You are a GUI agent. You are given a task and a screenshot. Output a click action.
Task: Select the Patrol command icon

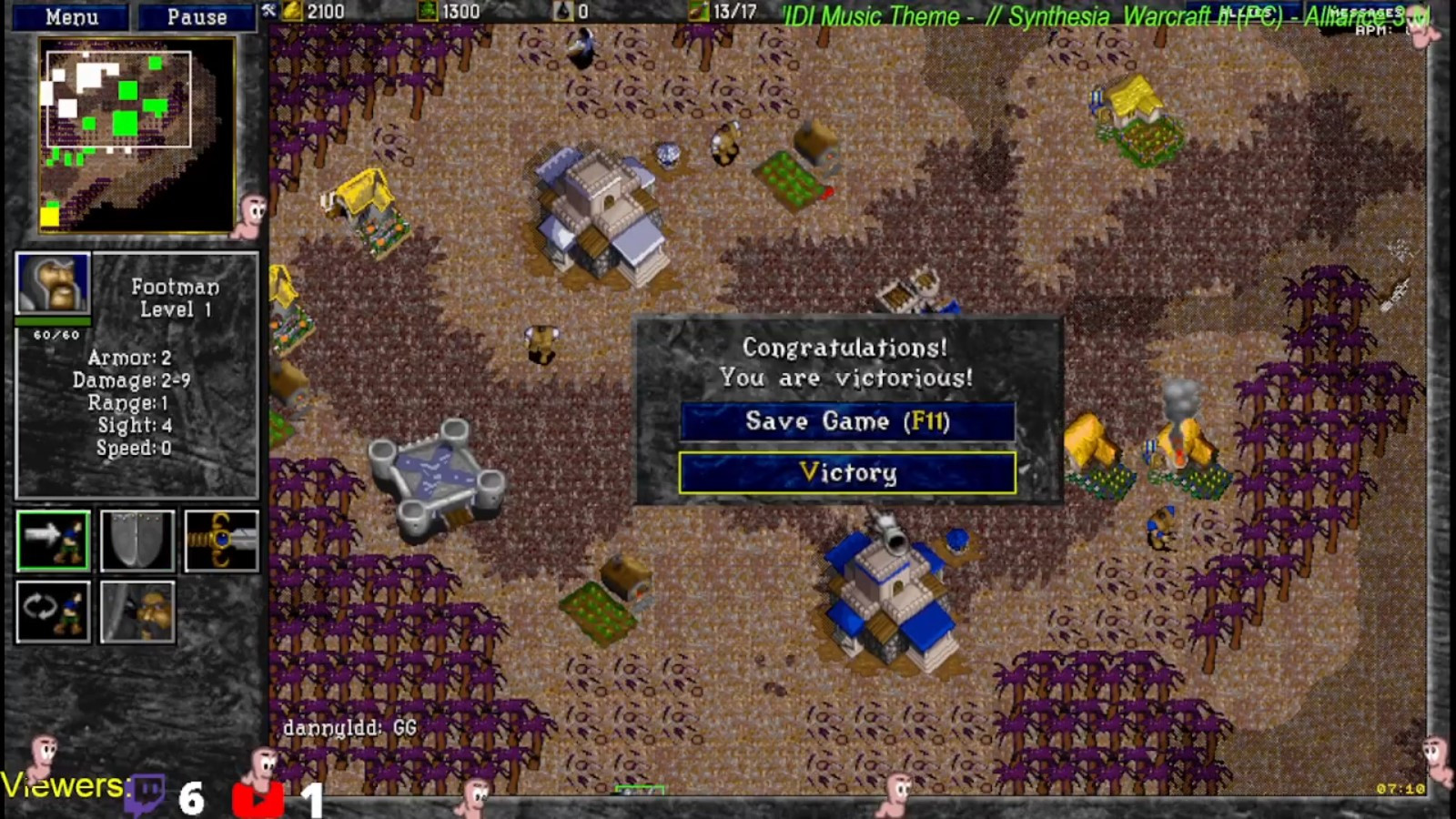(52, 612)
